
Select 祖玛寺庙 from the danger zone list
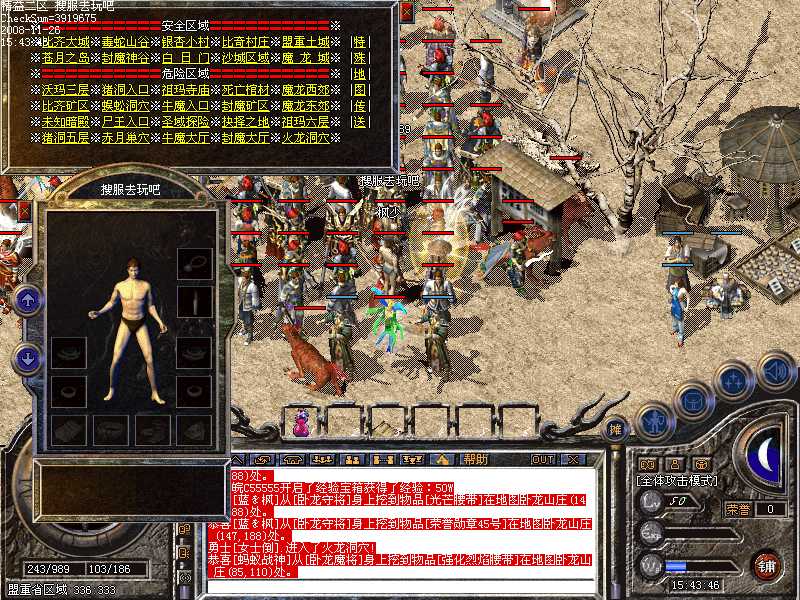pyautogui.click(x=185, y=89)
